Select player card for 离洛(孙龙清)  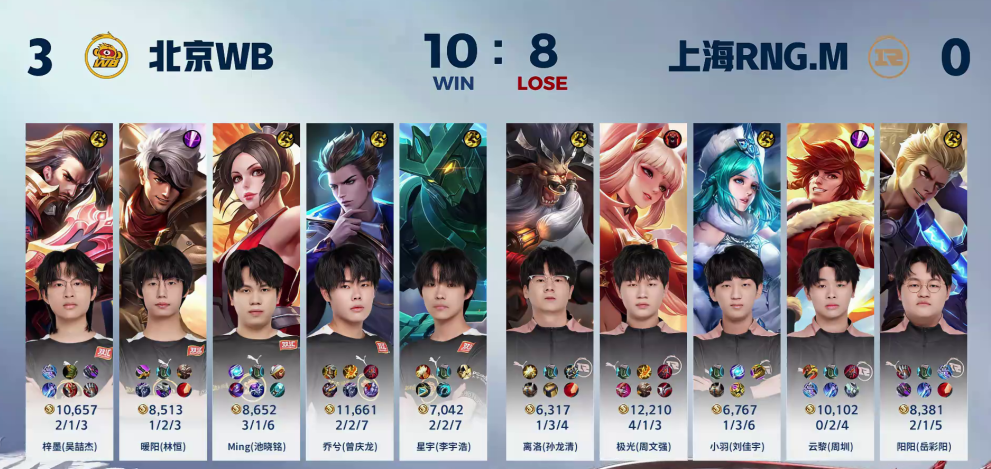pos(550,285)
